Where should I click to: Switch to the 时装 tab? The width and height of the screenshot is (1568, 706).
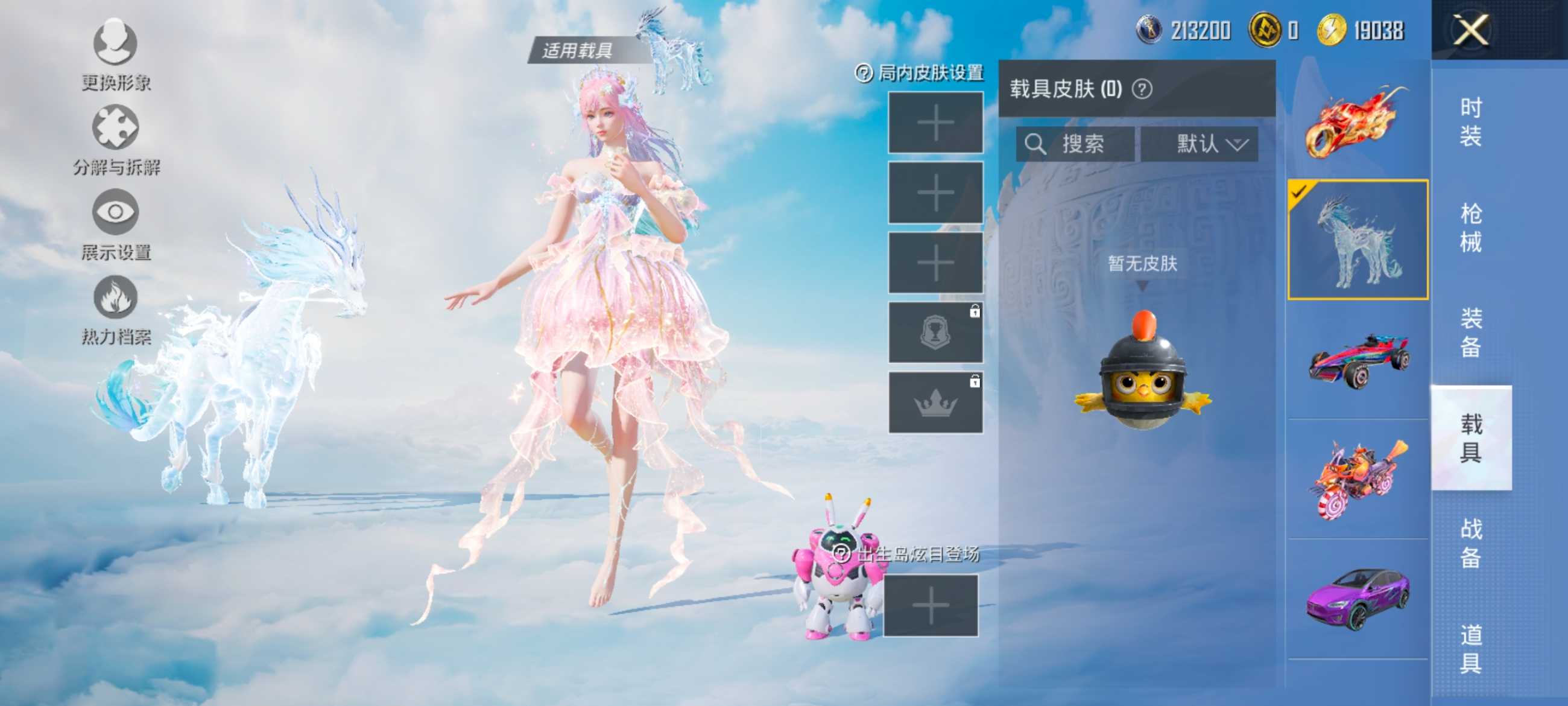[1470, 122]
